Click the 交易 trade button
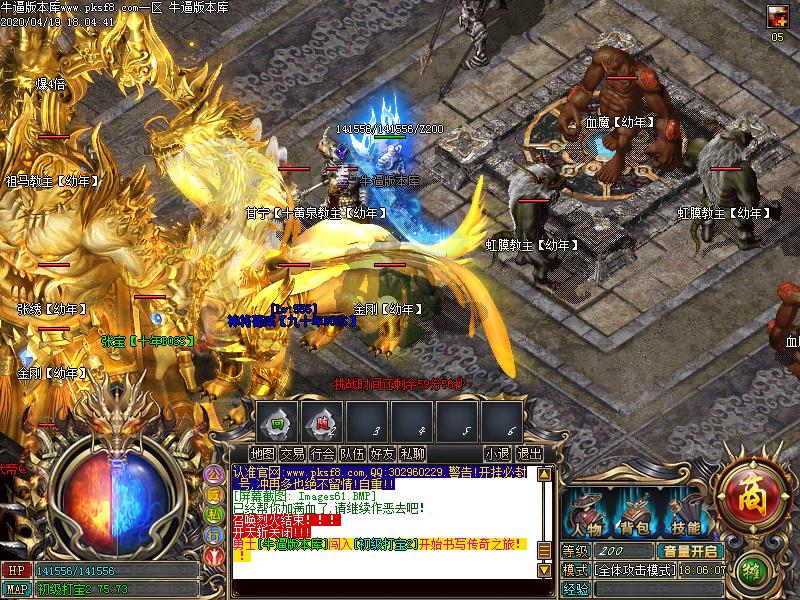The image size is (800, 600). point(293,454)
